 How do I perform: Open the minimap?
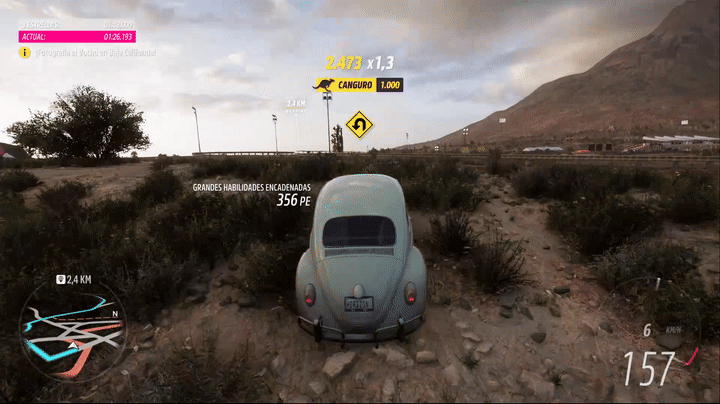coord(73,329)
